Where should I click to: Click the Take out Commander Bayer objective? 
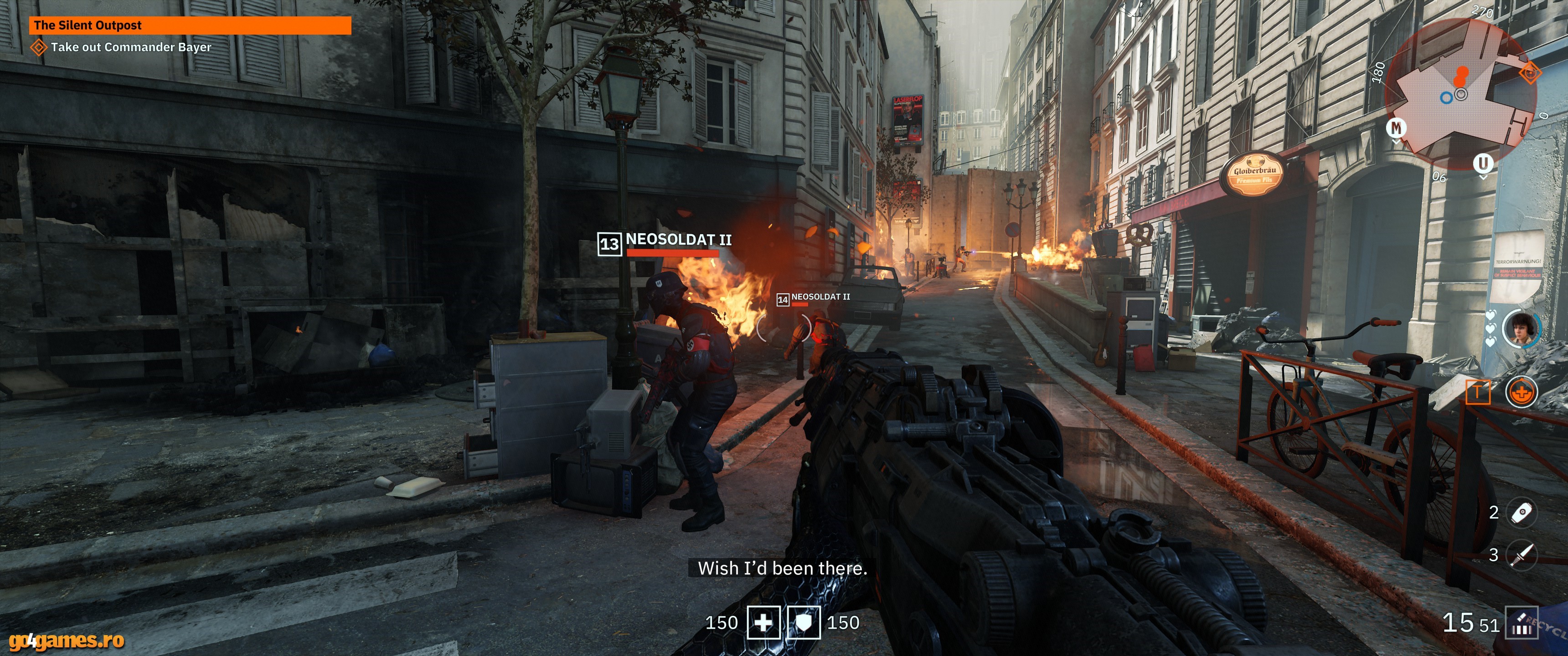pos(130,47)
